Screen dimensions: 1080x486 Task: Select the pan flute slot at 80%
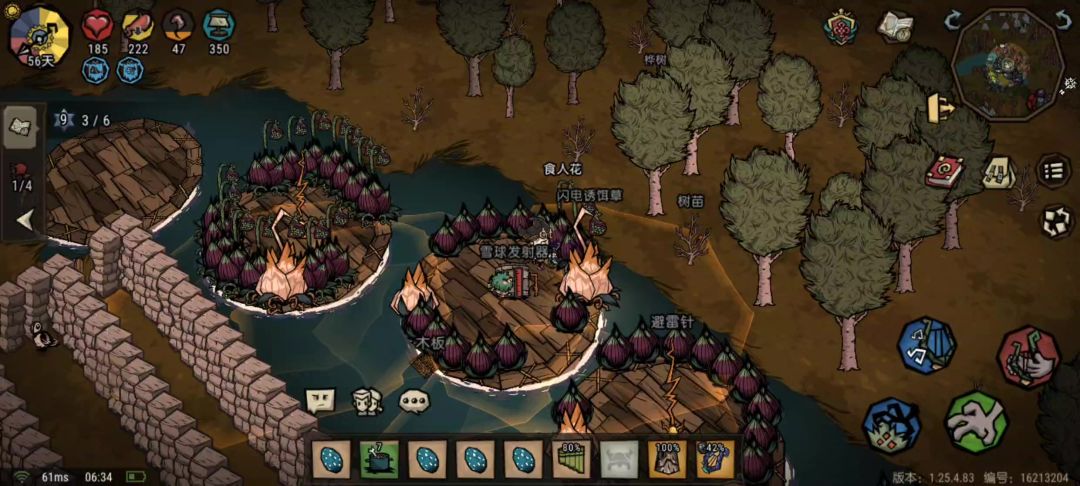click(571, 460)
